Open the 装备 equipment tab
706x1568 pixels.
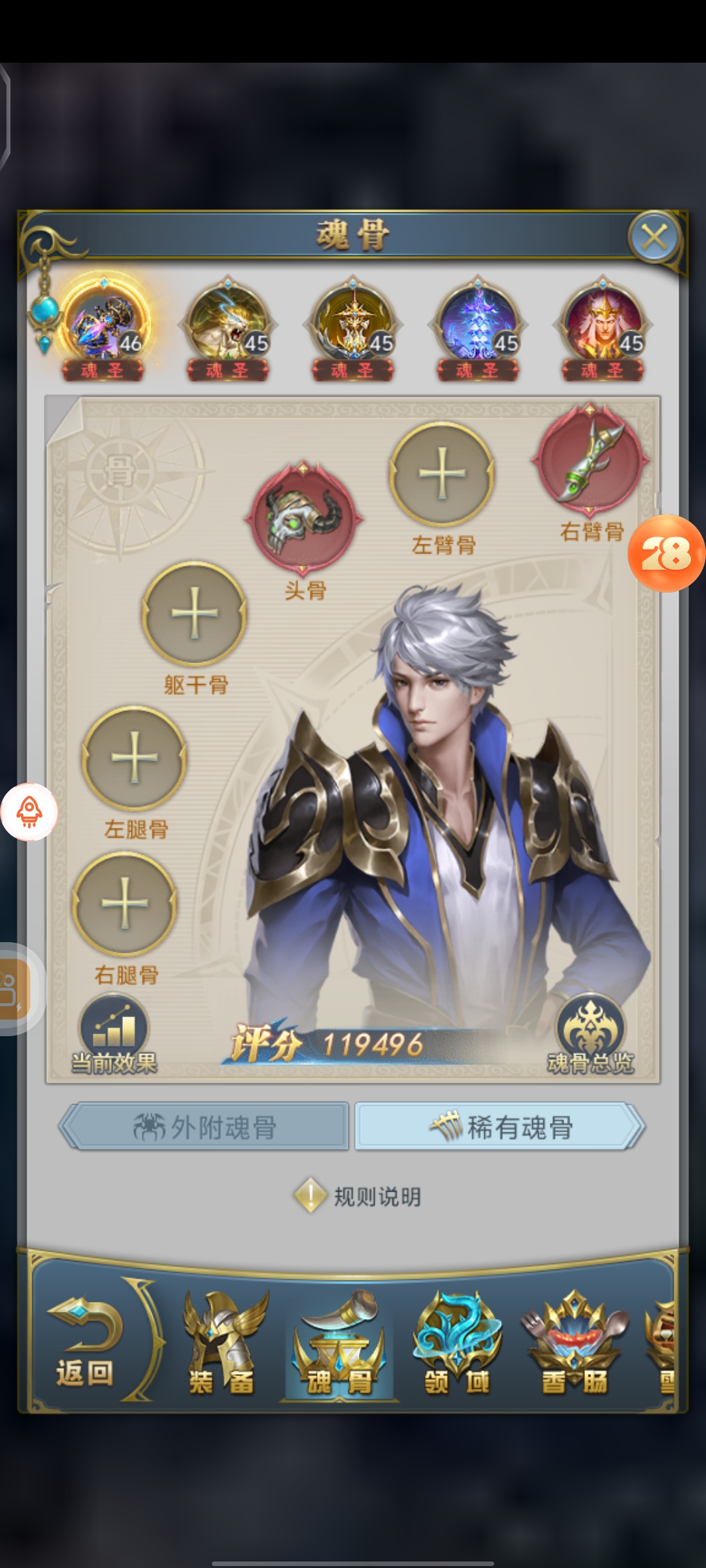[222, 1345]
